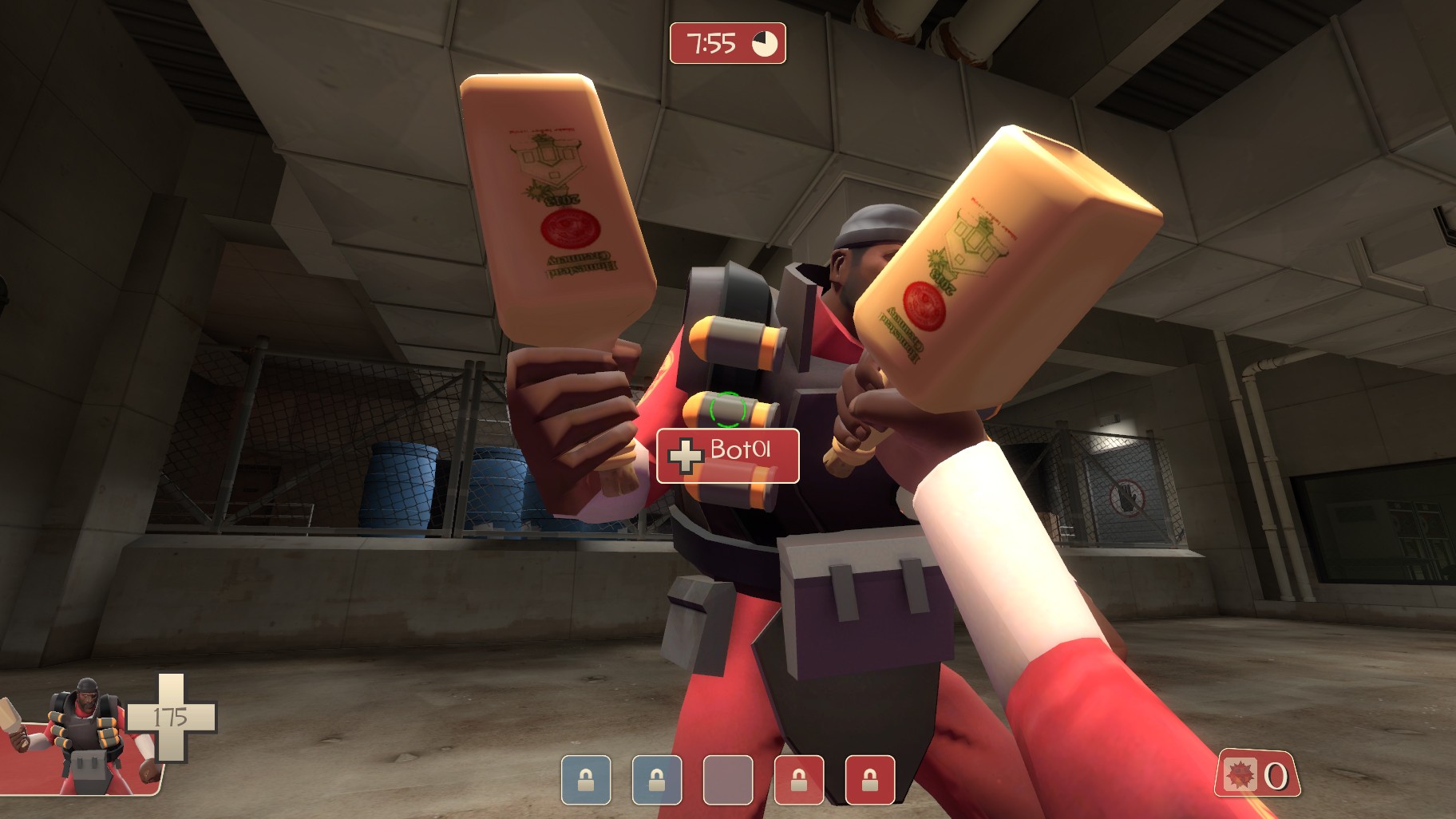Click the round clock pie icon beside 7:55
Image resolution: width=1456 pixels, height=819 pixels.
pyautogui.click(x=764, y=45)
